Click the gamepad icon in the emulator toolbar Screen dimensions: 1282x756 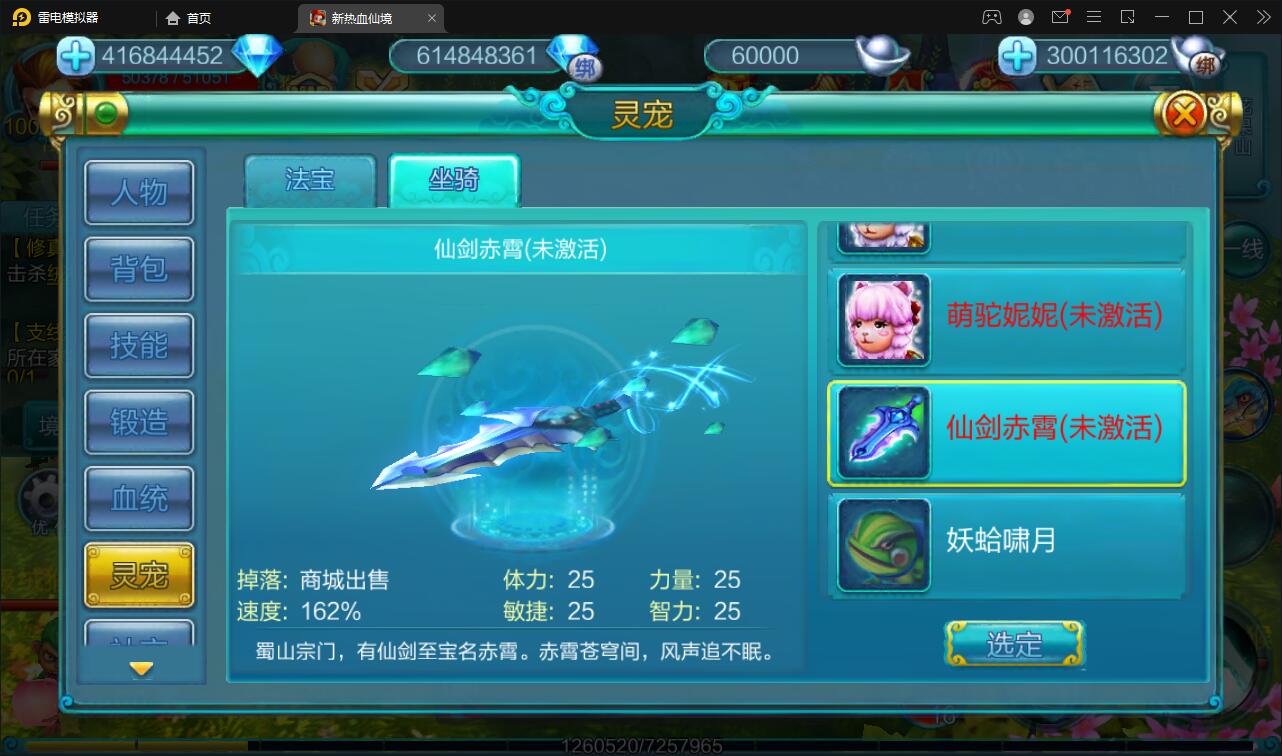992,16
